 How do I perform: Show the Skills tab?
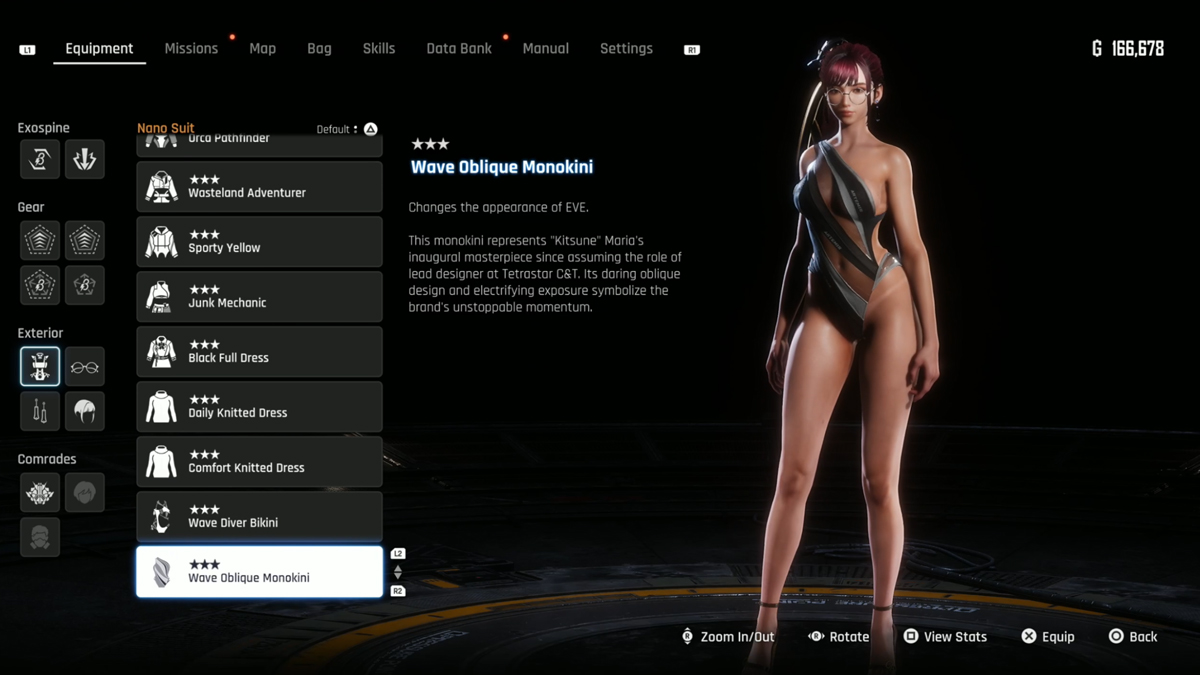pyautogui.click(x=378, y=48)
